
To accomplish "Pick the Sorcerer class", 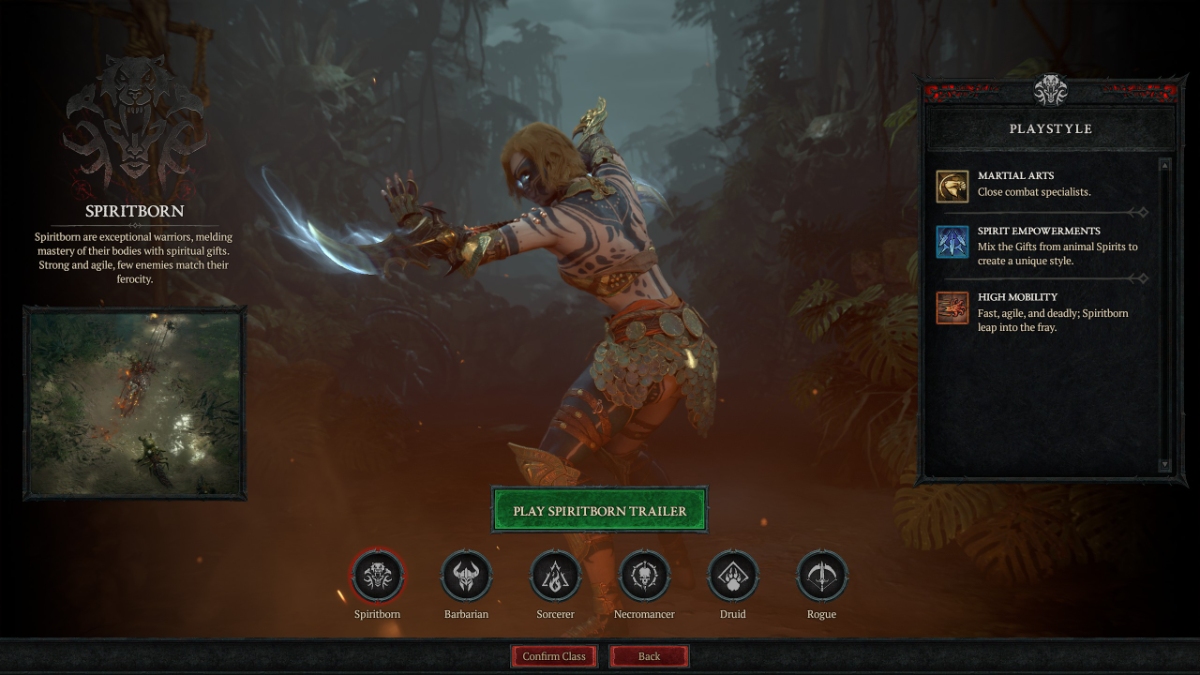I will [x=555, y=576].
